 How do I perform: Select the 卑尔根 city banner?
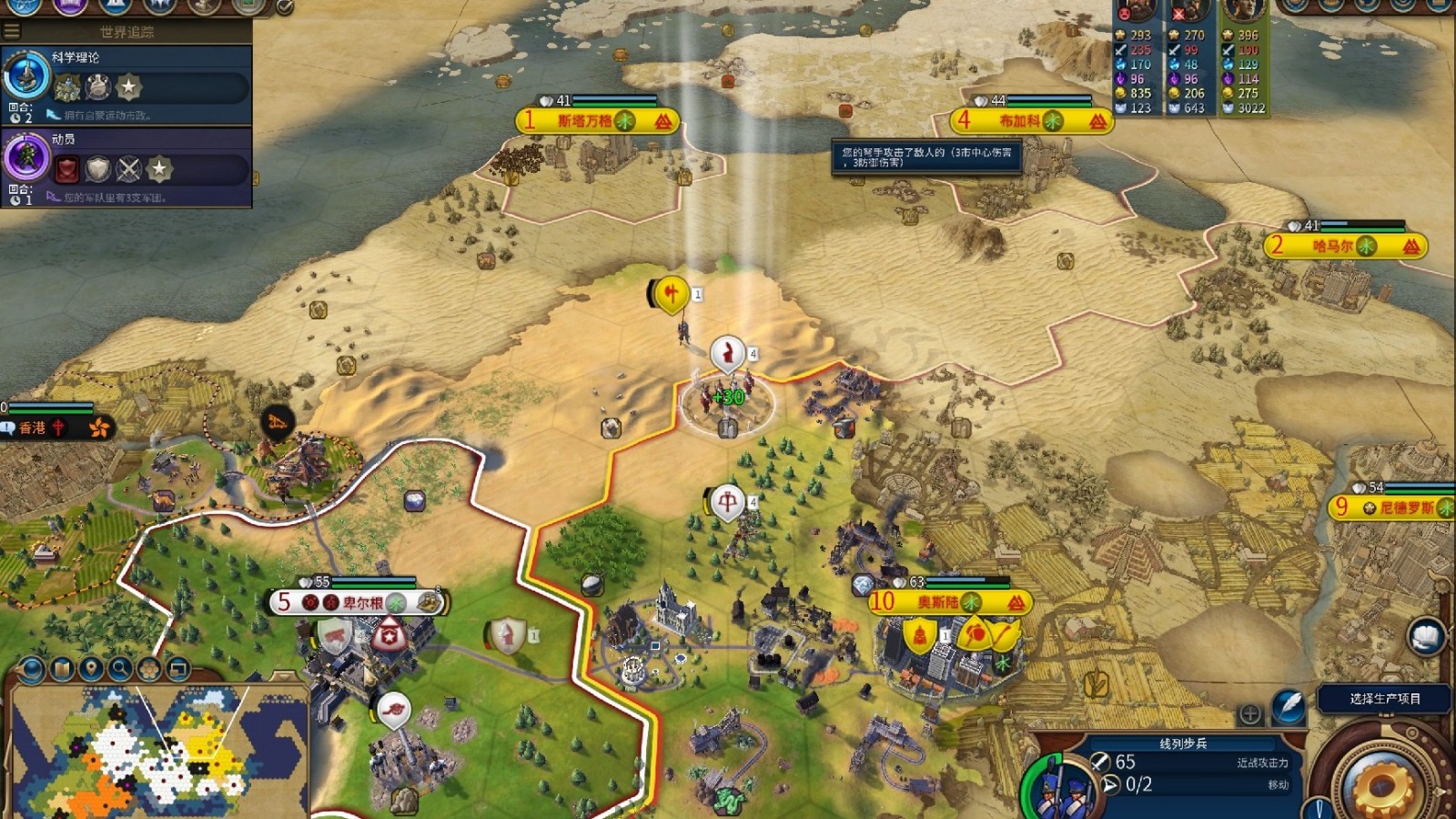click(357, 602)
